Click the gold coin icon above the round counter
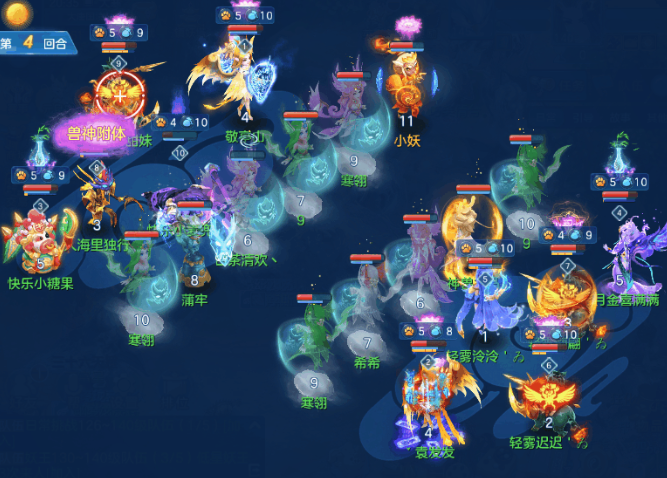Screen dimensions: 667x478 (19, 13)
